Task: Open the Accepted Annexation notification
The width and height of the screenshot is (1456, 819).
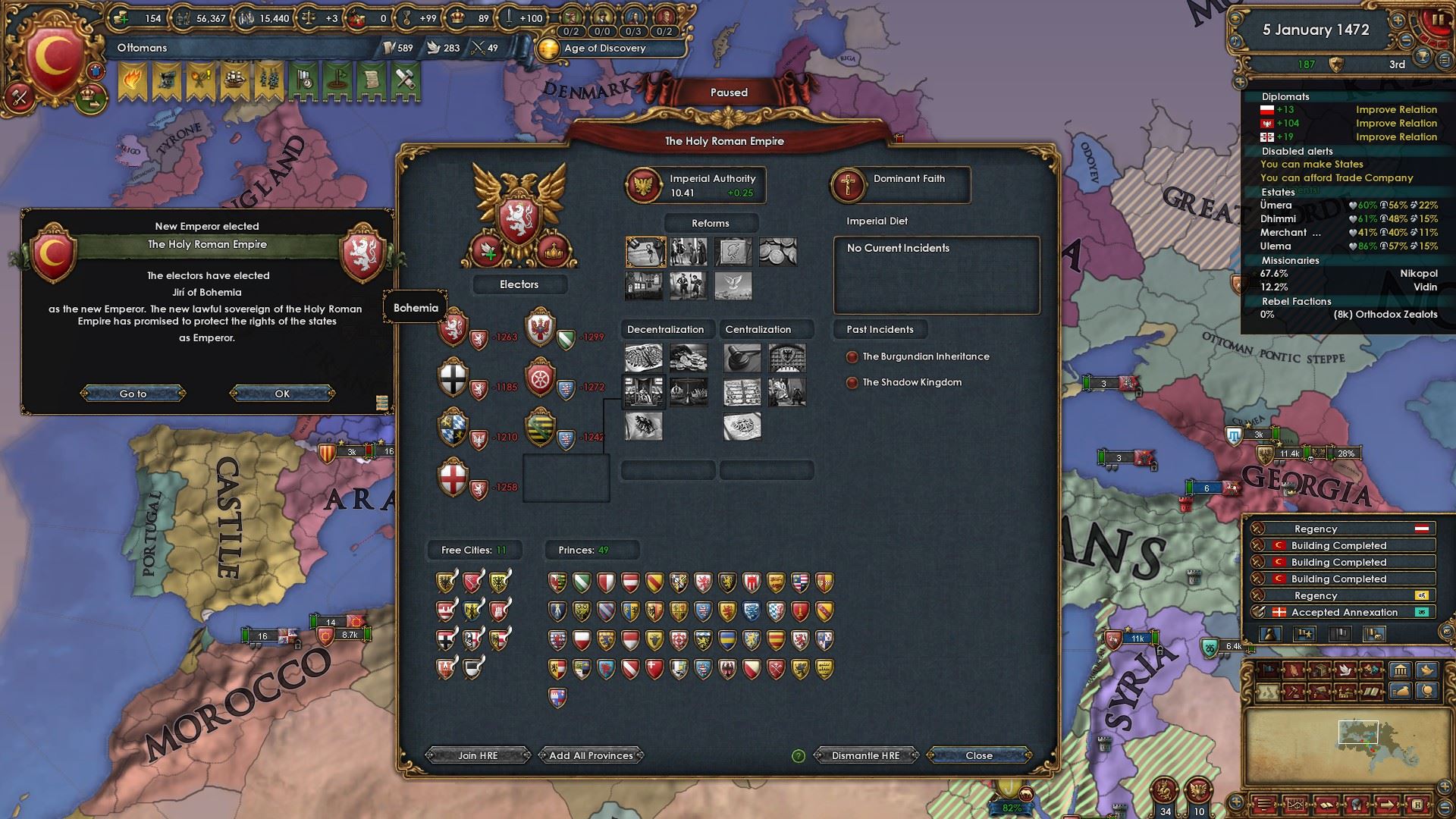Action: pos(1343,612)
